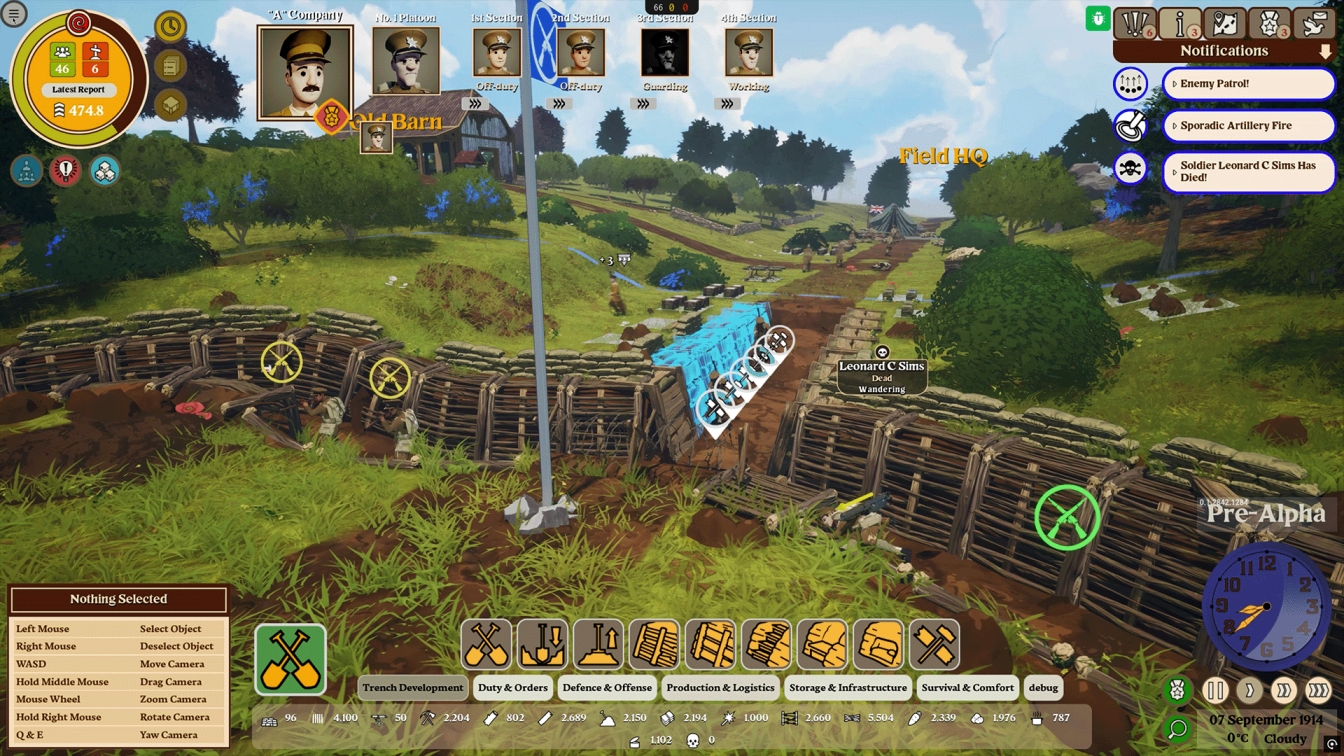
Task: Switch to the Survival & Comfort tab
Action: coord(967,688)
